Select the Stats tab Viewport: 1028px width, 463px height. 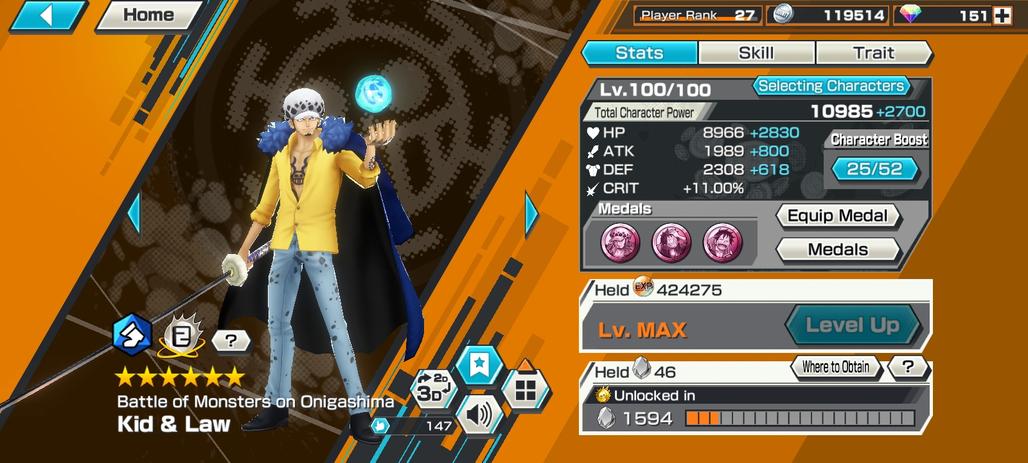(x=639, y=53)
